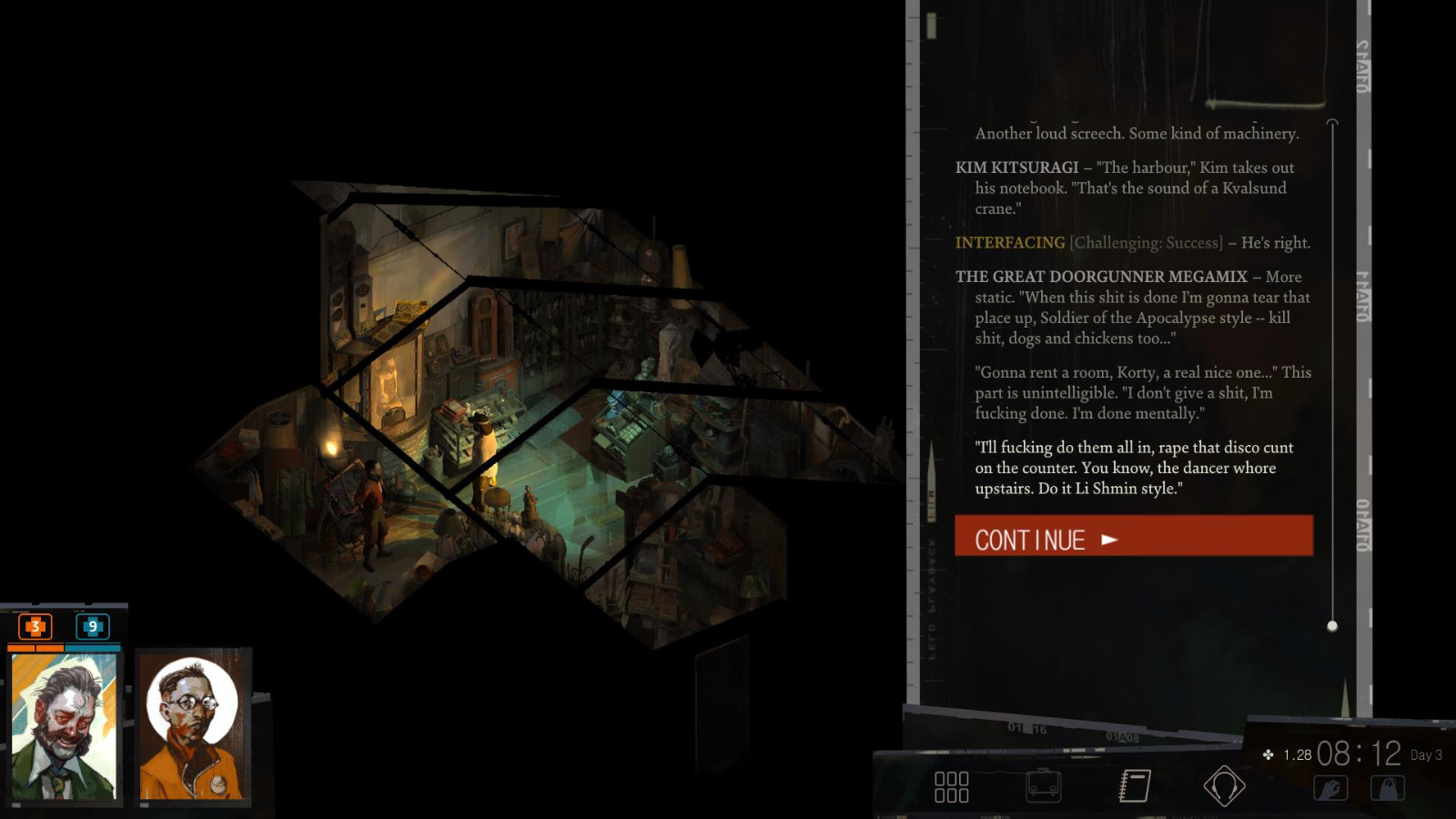Click the orange health bar segment
Screen dimensions: 1456x819
[35, 647]
